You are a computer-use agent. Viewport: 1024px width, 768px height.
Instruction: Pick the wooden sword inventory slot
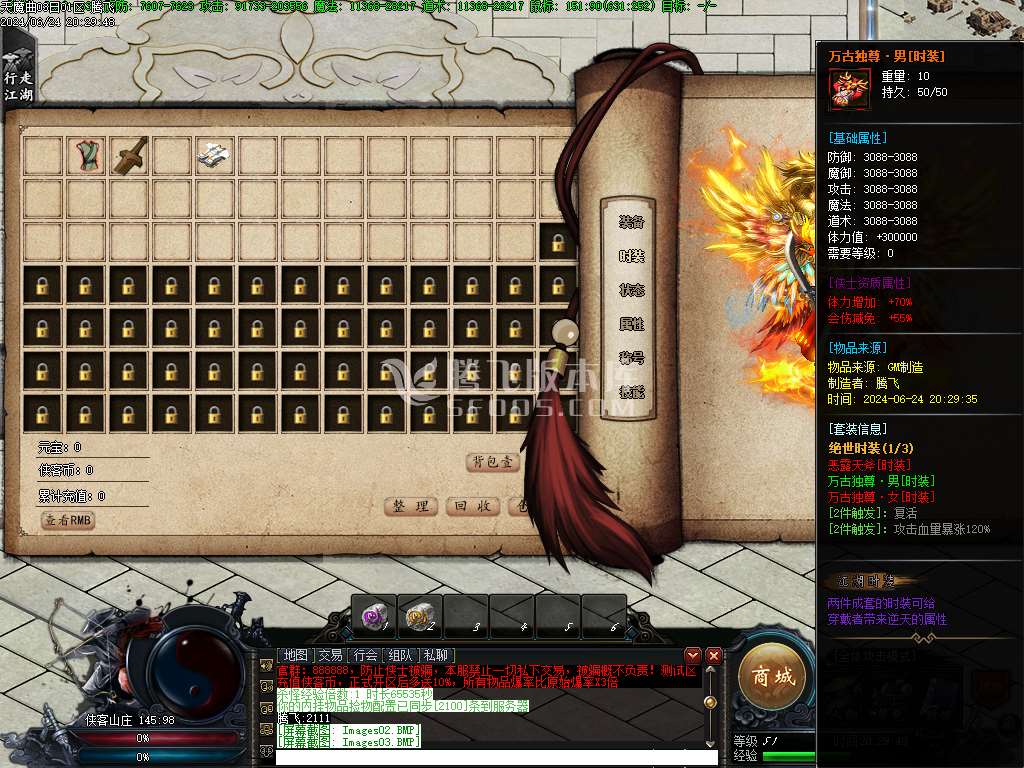click(x=129, y=155)
